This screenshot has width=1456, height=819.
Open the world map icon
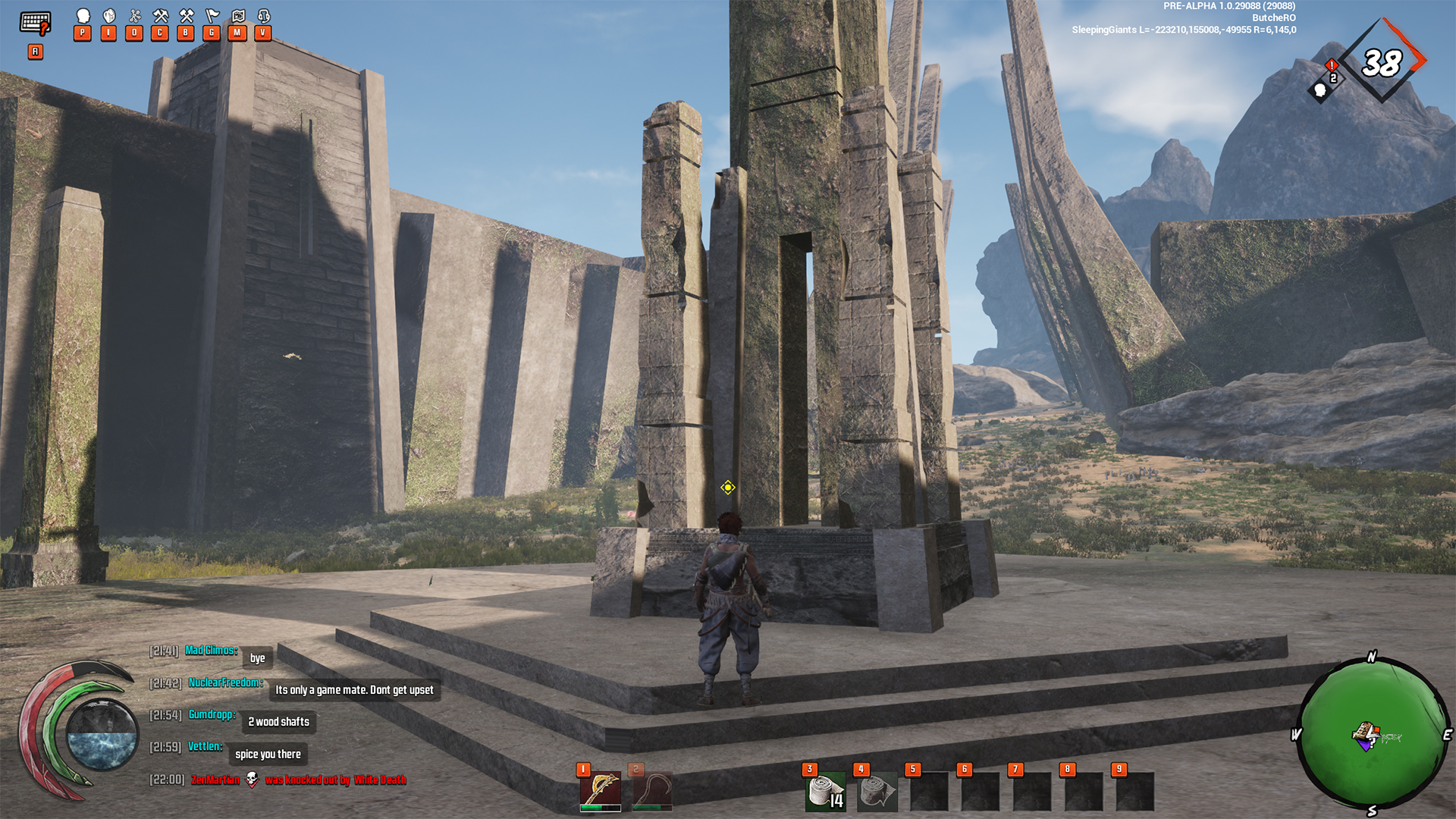coord(238,16)
